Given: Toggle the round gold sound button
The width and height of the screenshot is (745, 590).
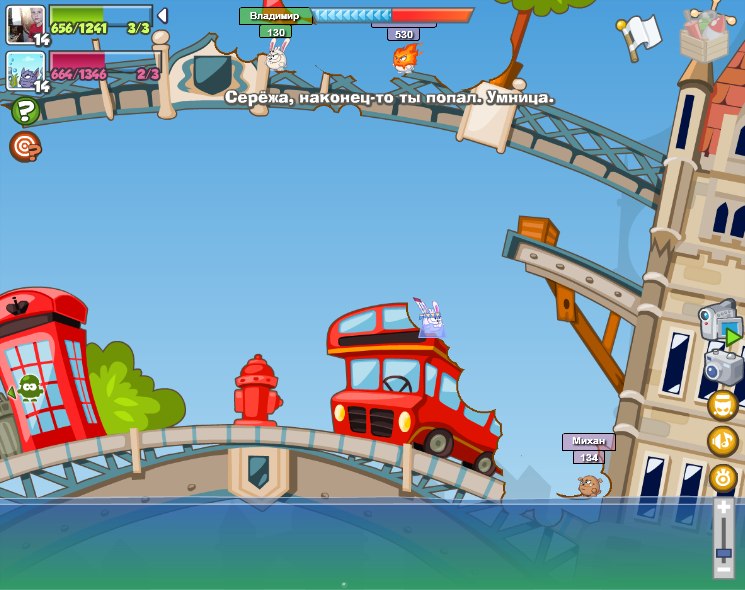Looking at the screenshot, I should pos(723,478).
